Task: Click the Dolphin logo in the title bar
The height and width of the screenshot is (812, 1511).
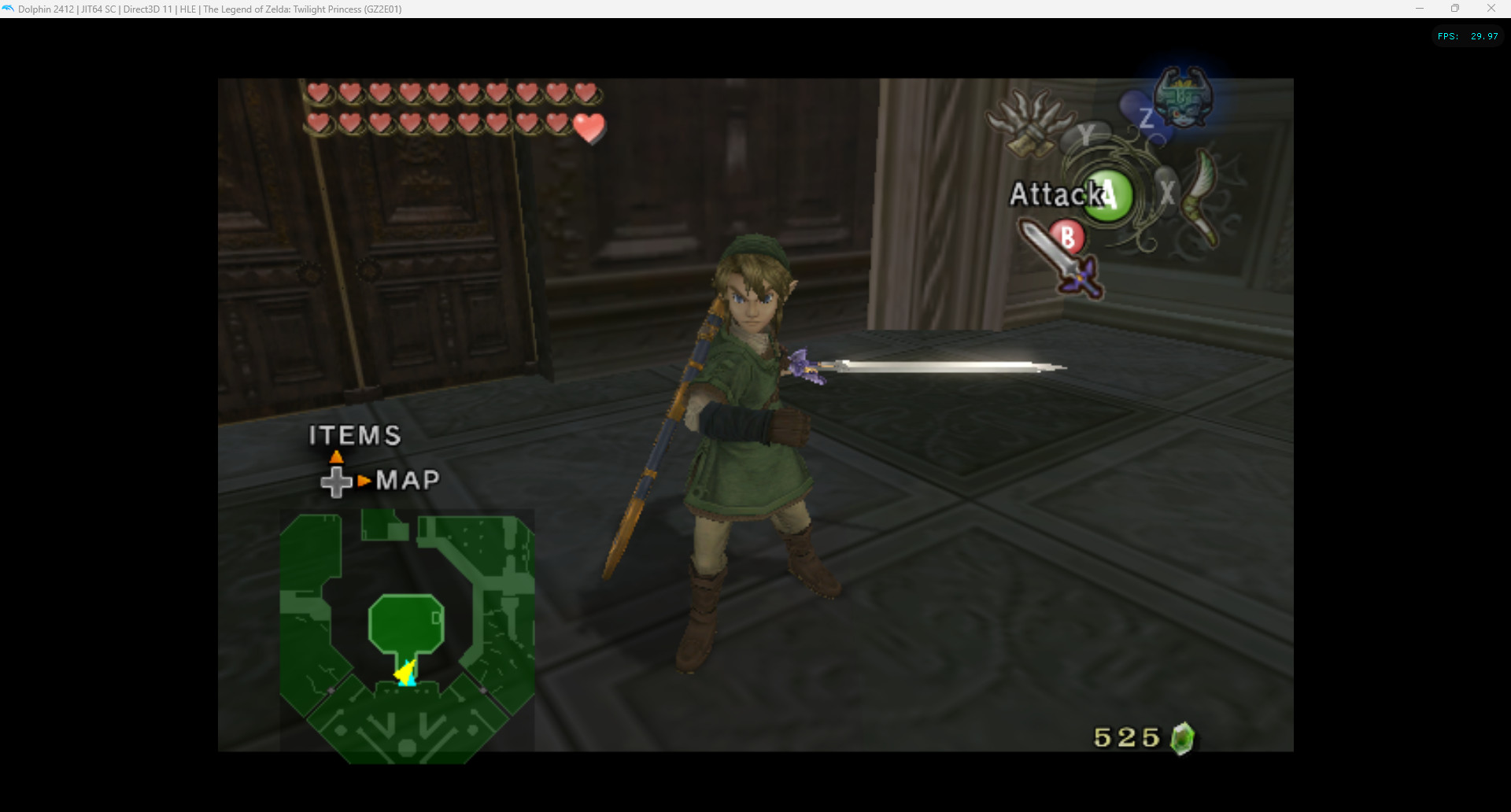Action: (9, 9)
